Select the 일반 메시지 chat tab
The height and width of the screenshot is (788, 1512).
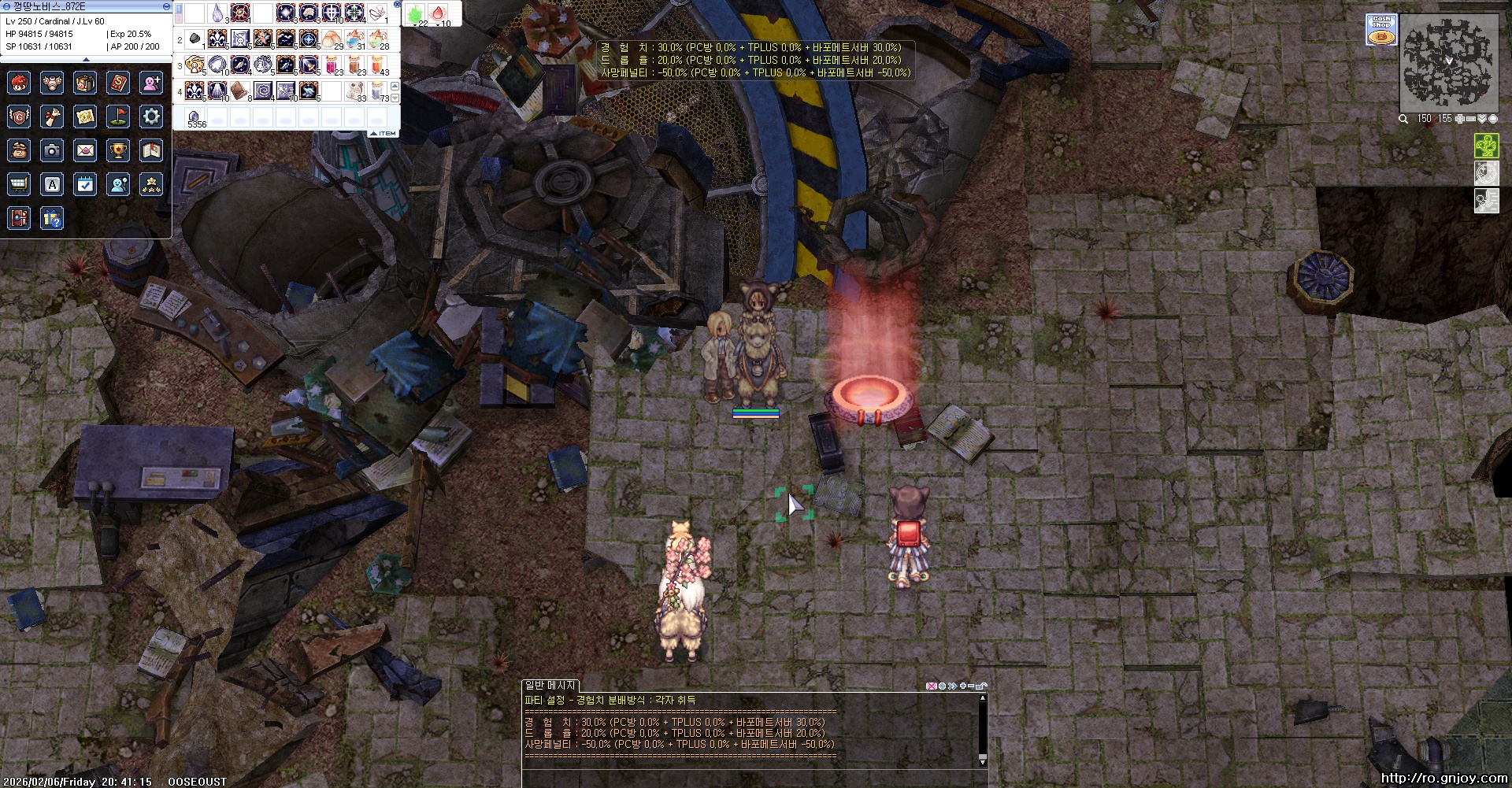pyautogui.click(x=550, y=686)
